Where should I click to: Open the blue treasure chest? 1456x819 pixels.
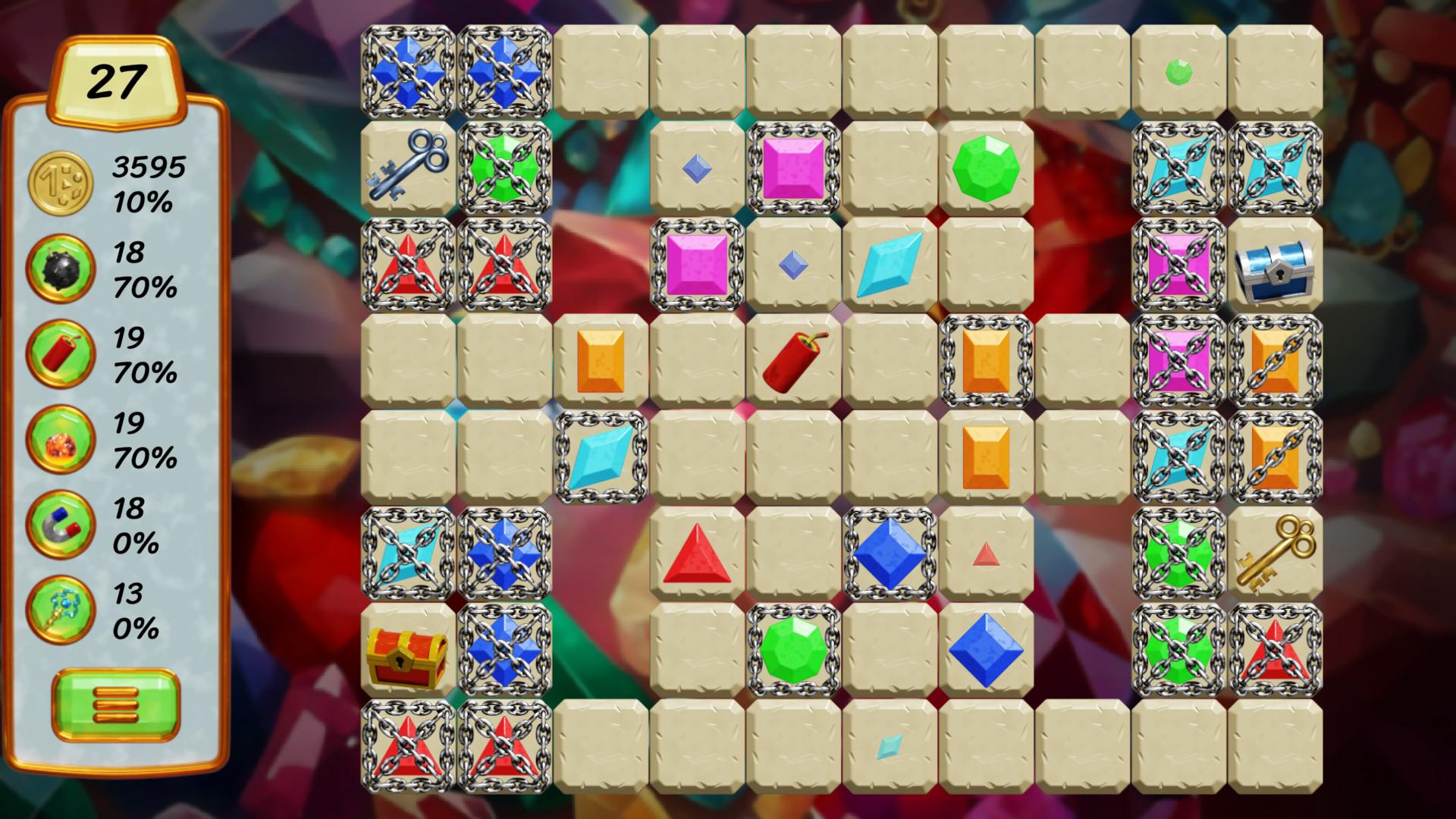[1276, 265]
